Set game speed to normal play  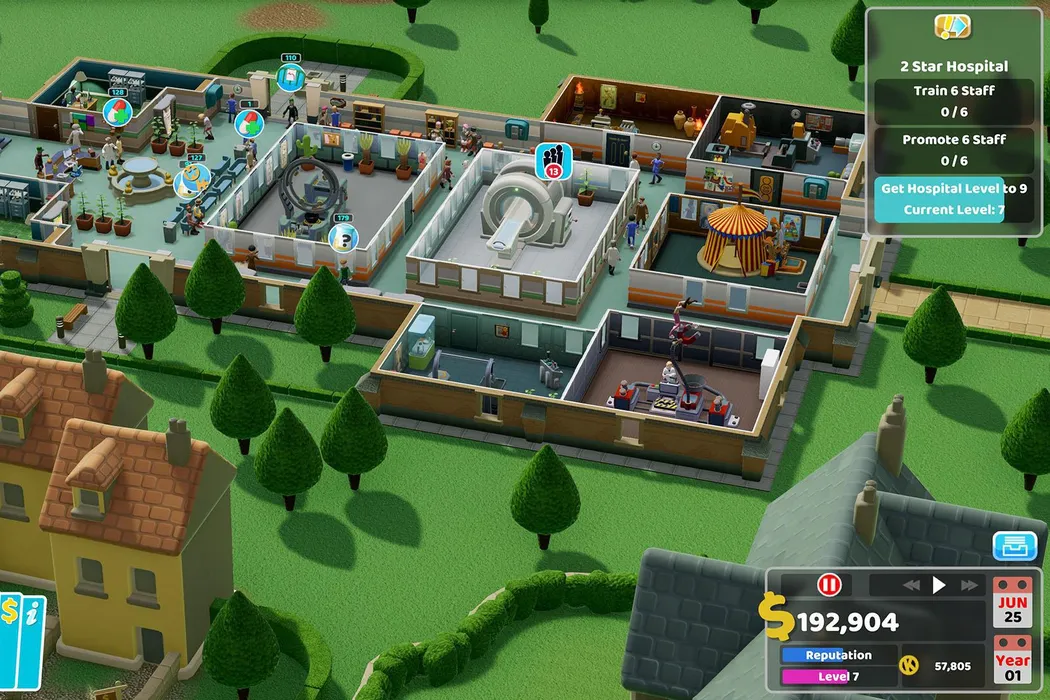point(938,585)
